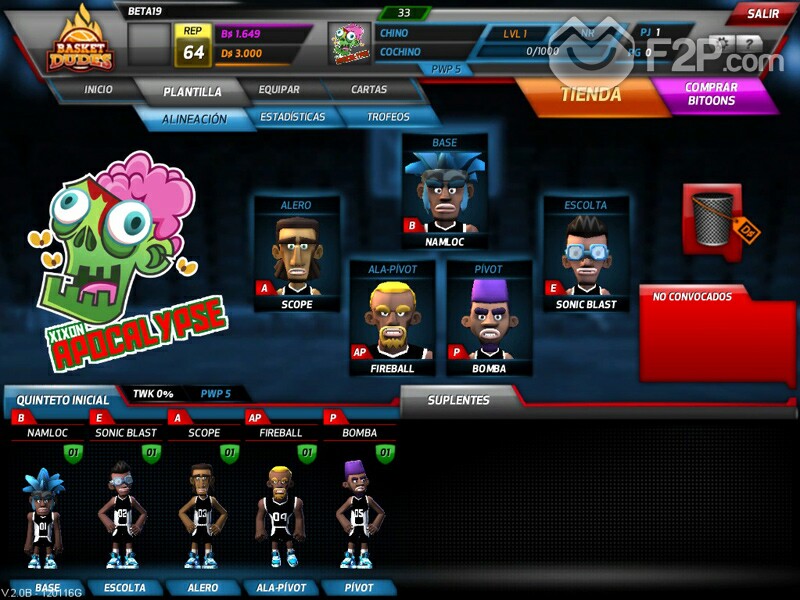Open the Equipar tab
The image size is (800, 600).
tap(279, 89)
